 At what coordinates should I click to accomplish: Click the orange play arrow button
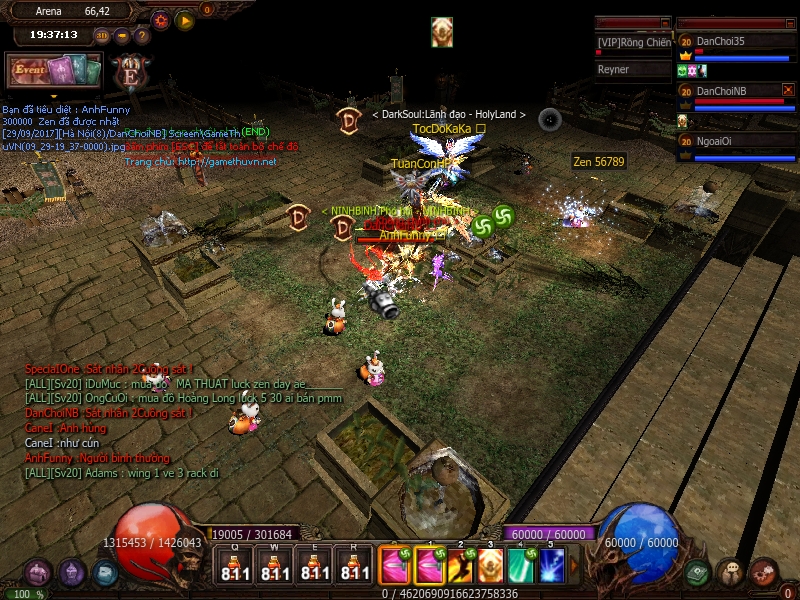click(185, 19)
